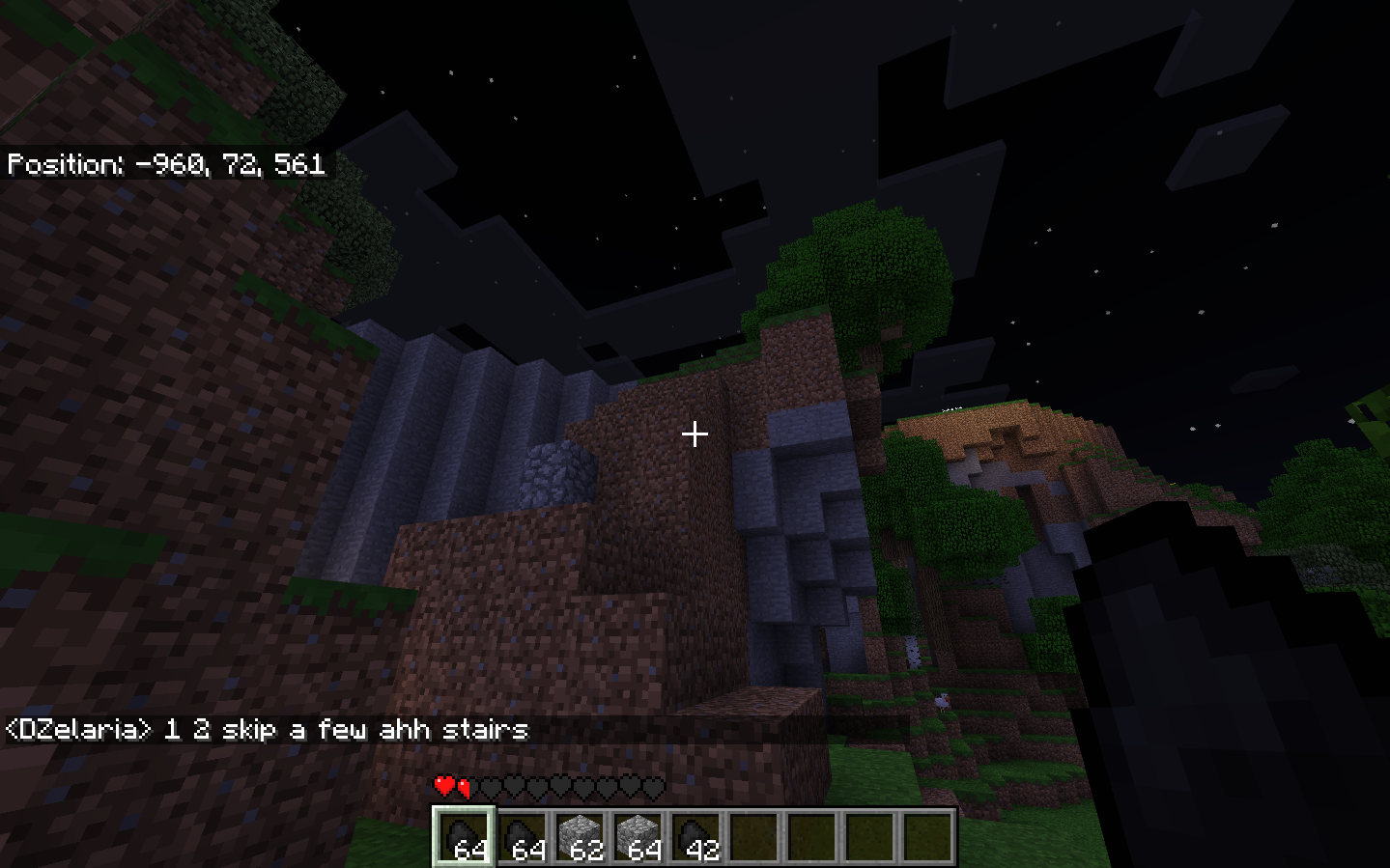Click the Position coordinates overlay text
Viewport: 1390px width, 868px height.
pyautogui.click(x=164, y=166)
